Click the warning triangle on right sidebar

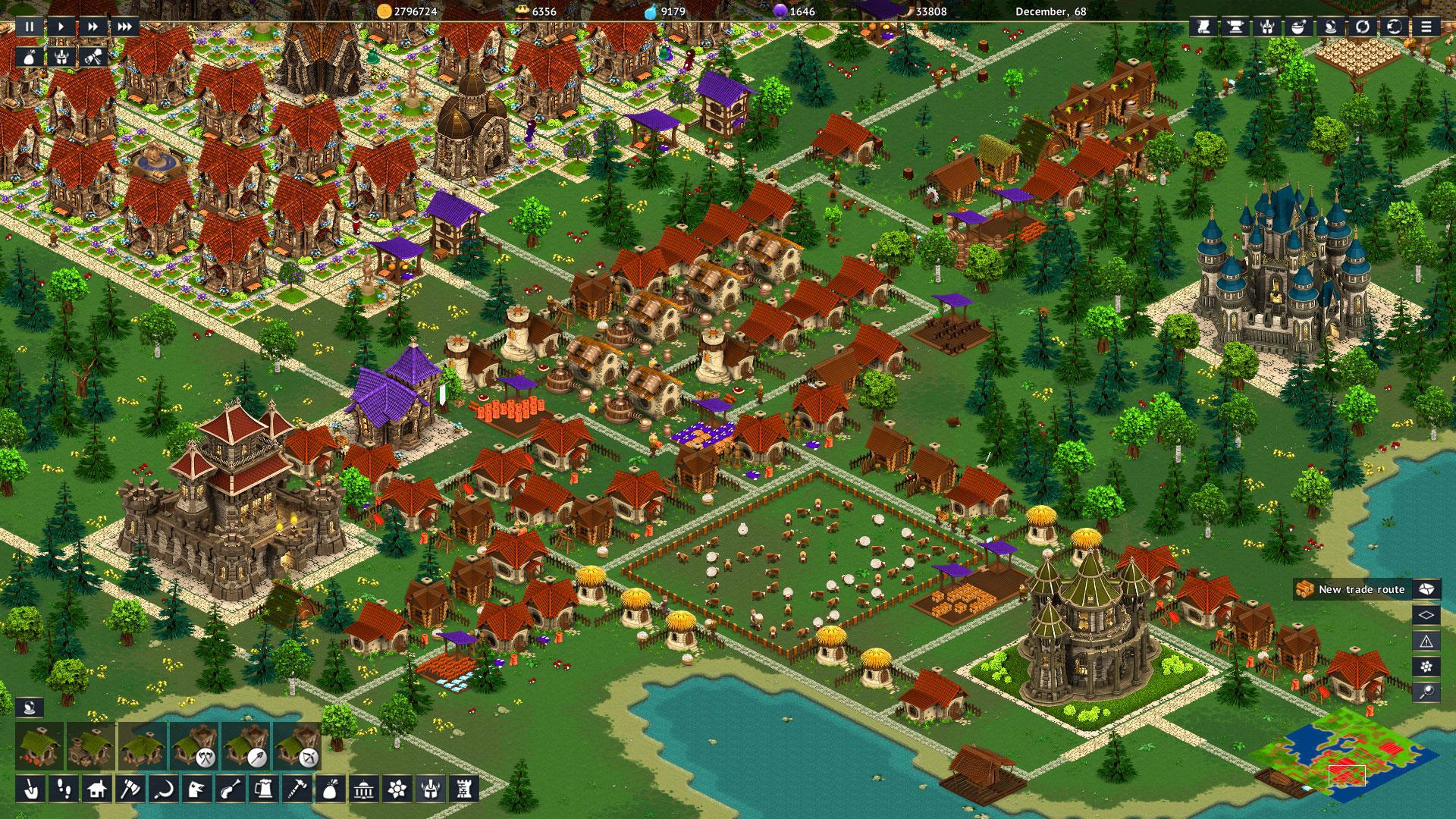1426,641
